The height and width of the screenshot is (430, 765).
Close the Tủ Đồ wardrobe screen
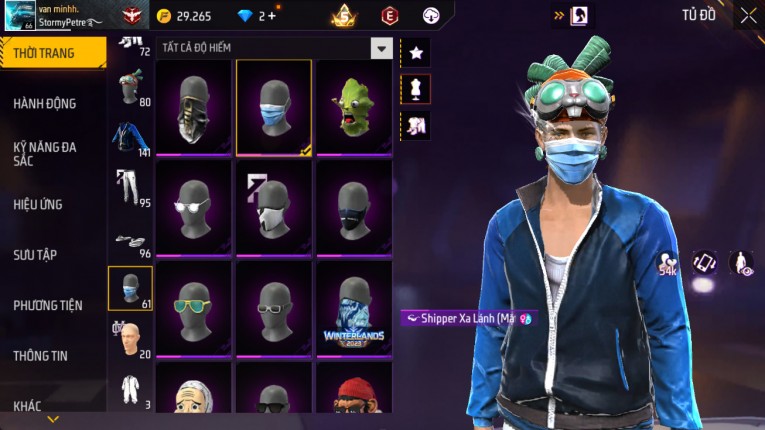(748, 15)
